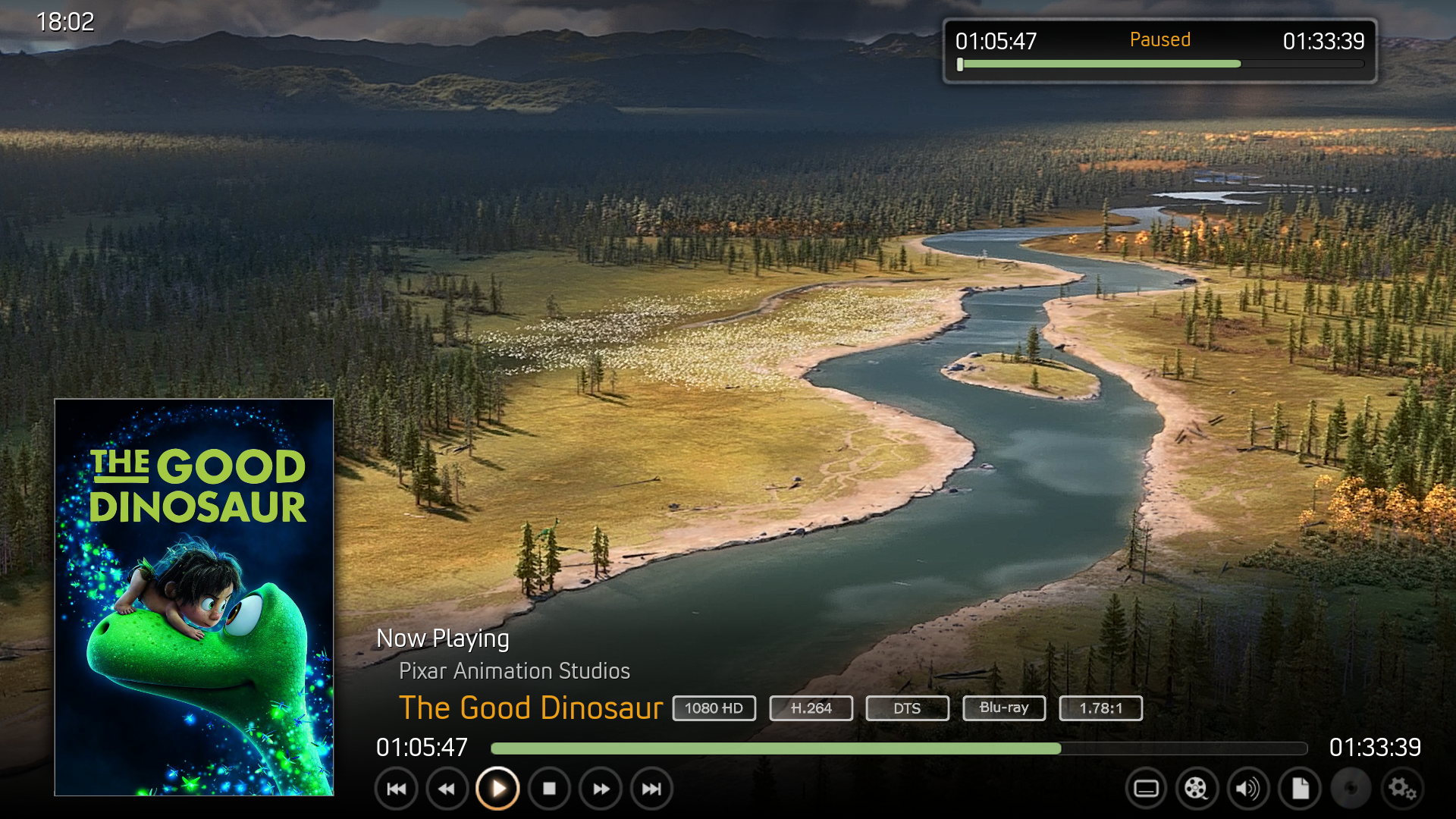Skip to previous chapter button
This screenshot has height=819, width=1456.
pyautogui.click(x=396, y=789)
